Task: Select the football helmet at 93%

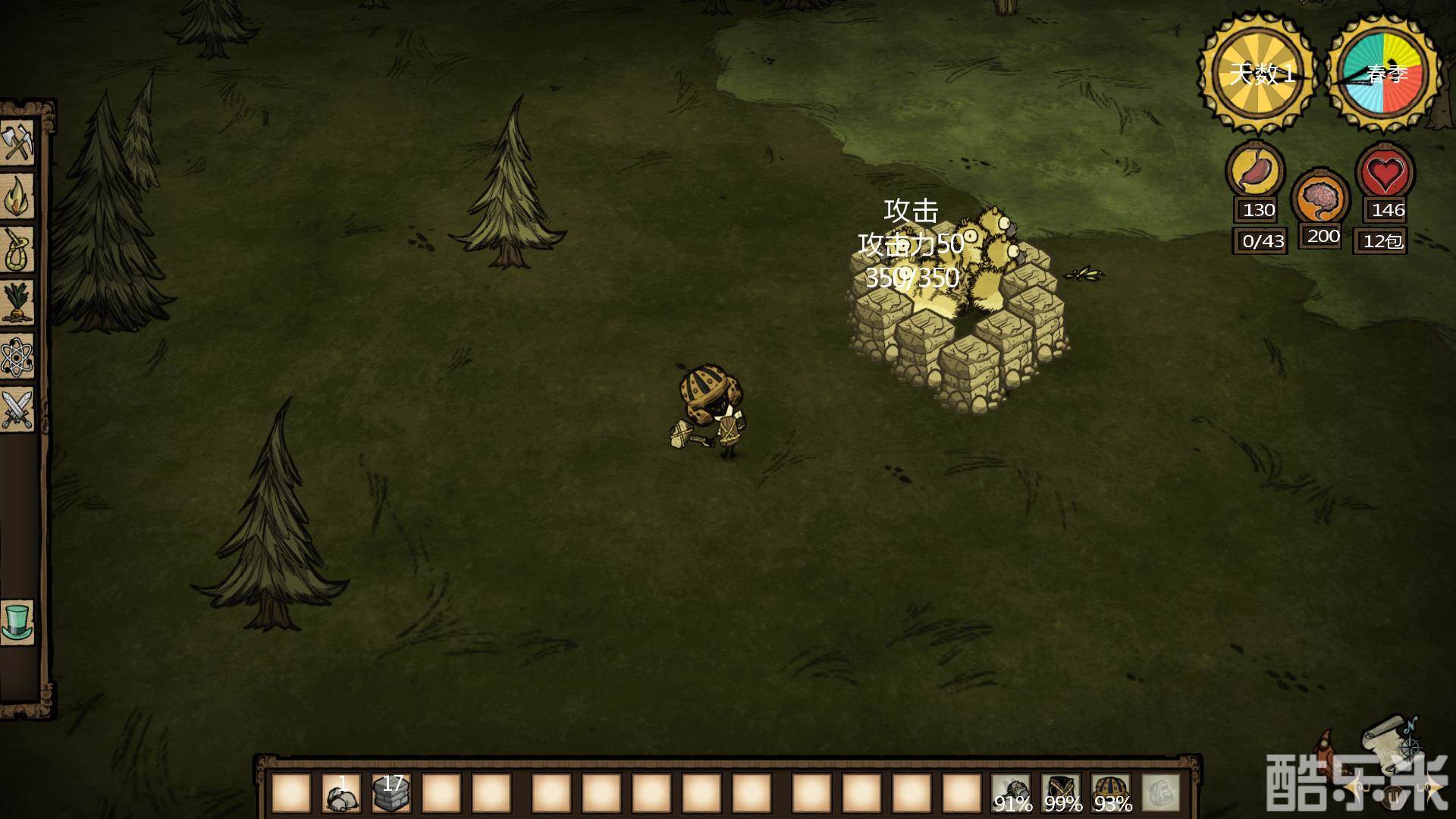Action: point(1112,793)
